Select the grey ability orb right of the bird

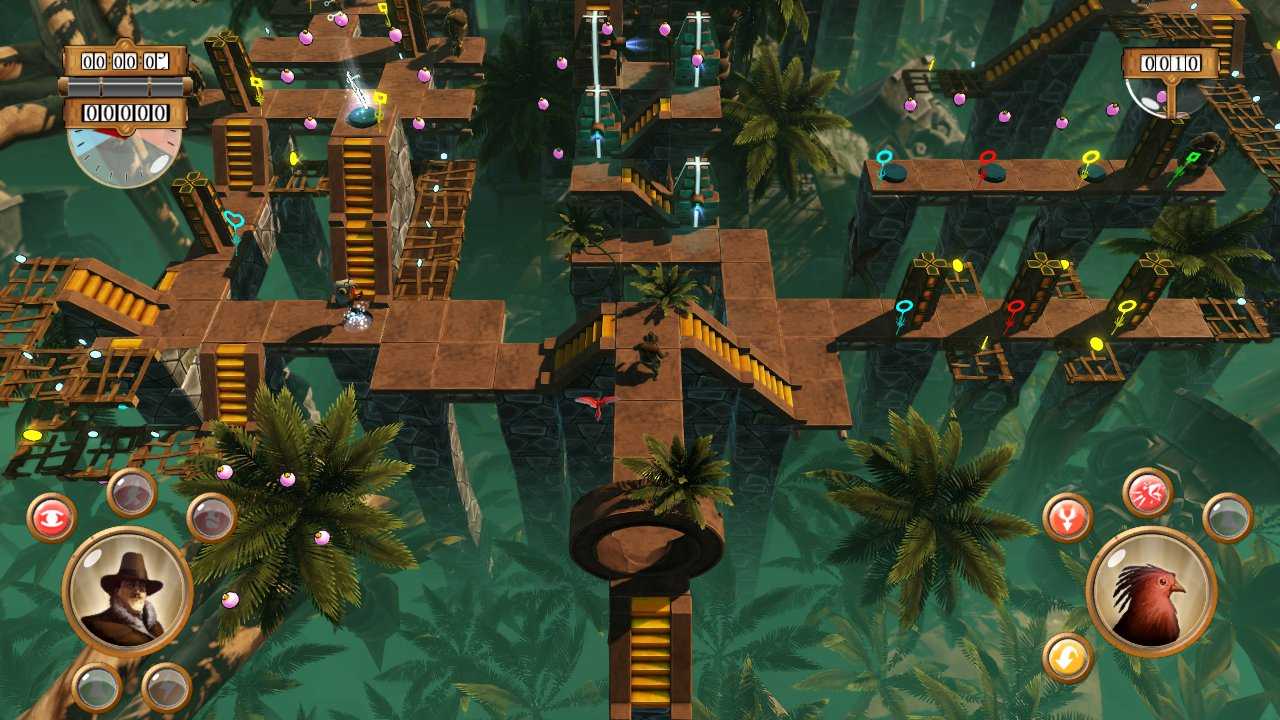coord(1228,518)
